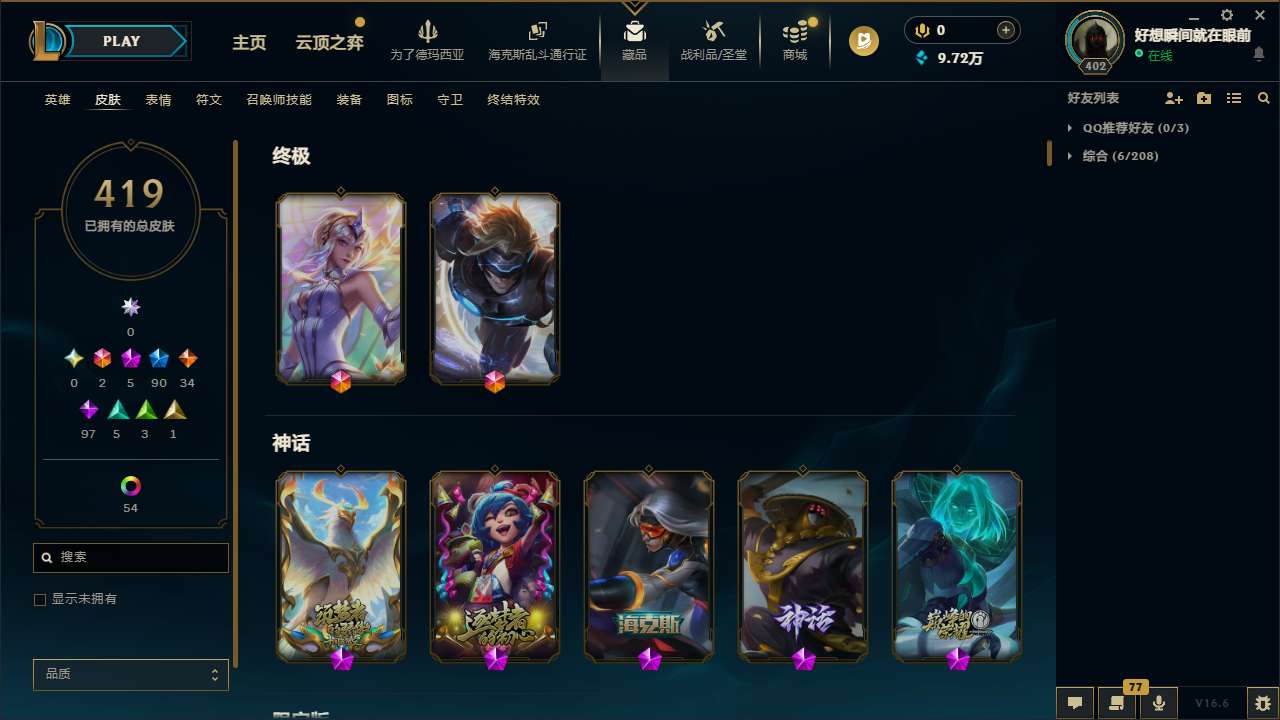Click the PLAY button
Viewport: 1280px width, 720px height.
coord(121,41)
